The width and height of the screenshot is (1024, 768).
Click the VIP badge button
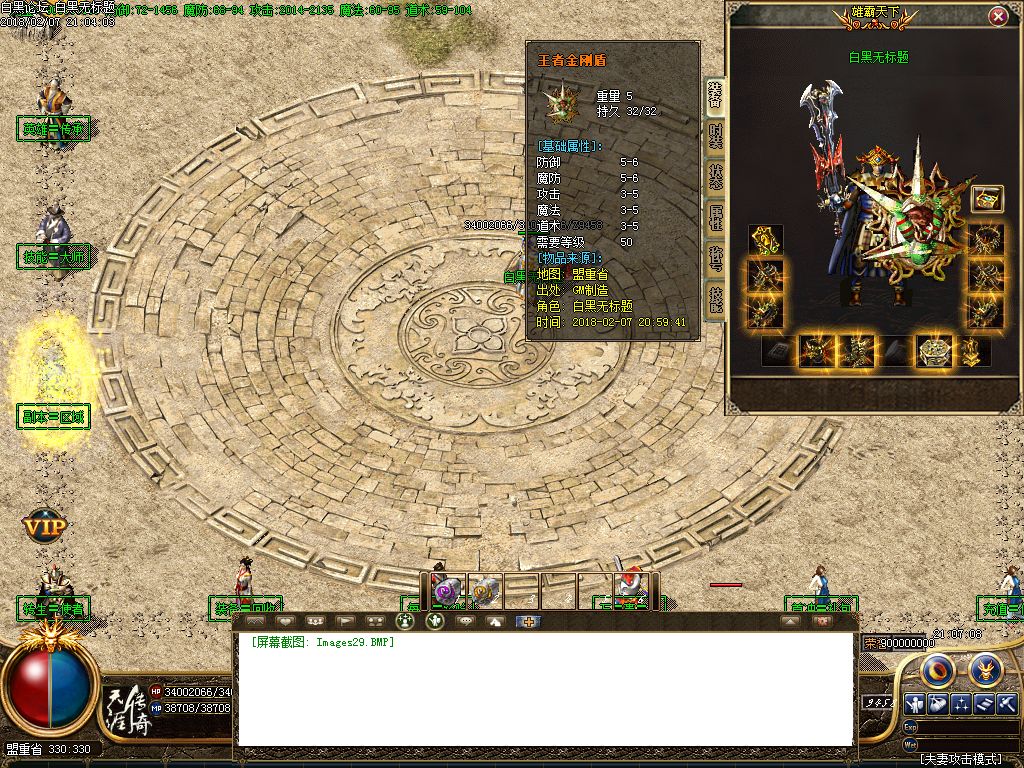pos(45,524)
